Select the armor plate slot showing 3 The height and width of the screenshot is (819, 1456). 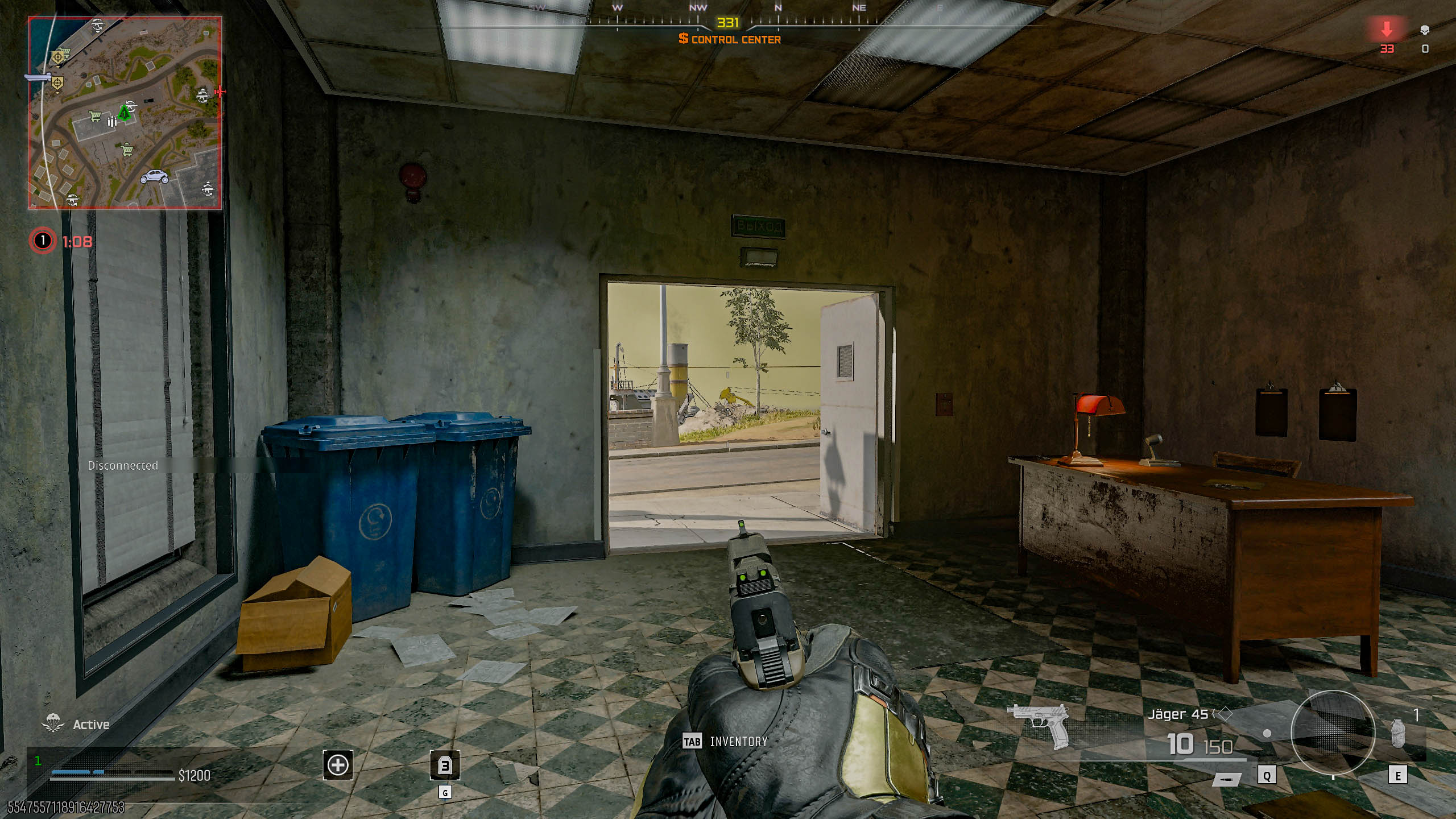click(x=445, y=766)
